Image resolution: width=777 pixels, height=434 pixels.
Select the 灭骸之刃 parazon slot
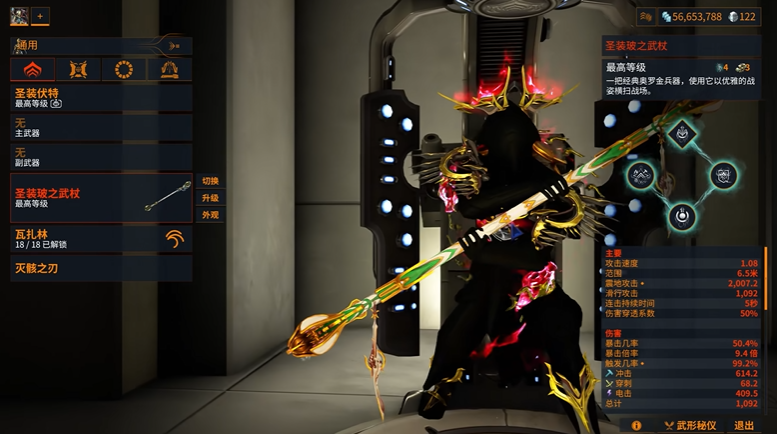click(100, 268)
